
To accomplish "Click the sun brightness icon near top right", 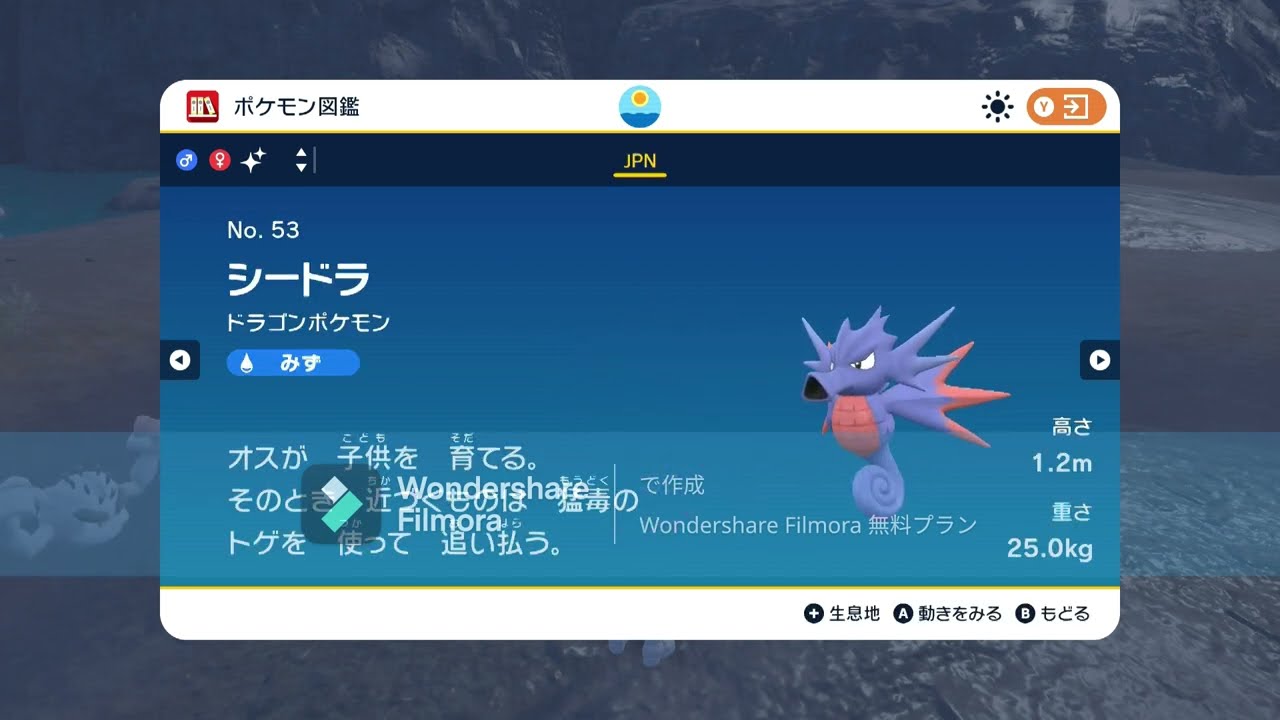I will [x=997, y=106].
